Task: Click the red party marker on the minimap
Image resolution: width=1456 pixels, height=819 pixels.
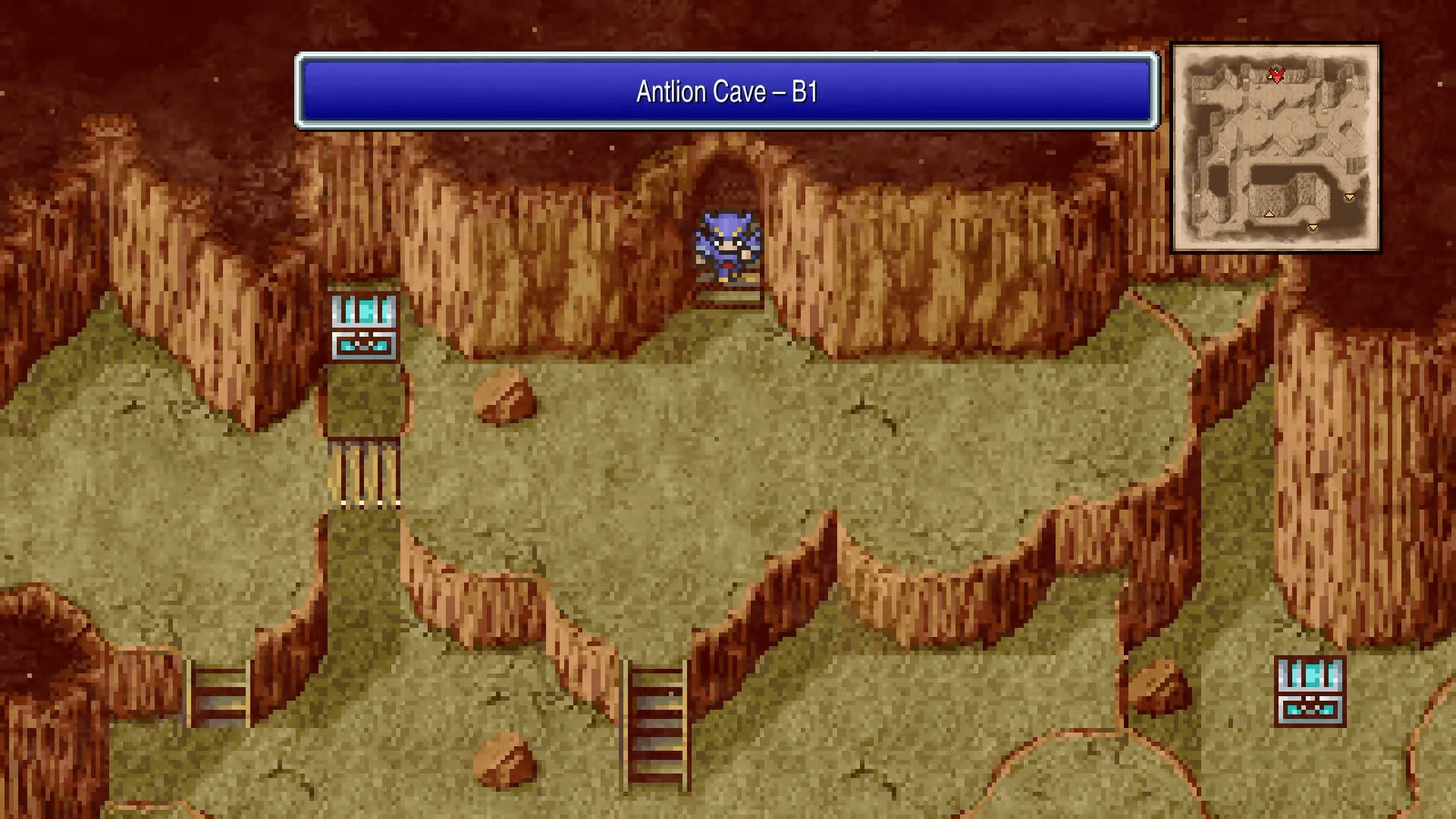Action: (1277, 76)
